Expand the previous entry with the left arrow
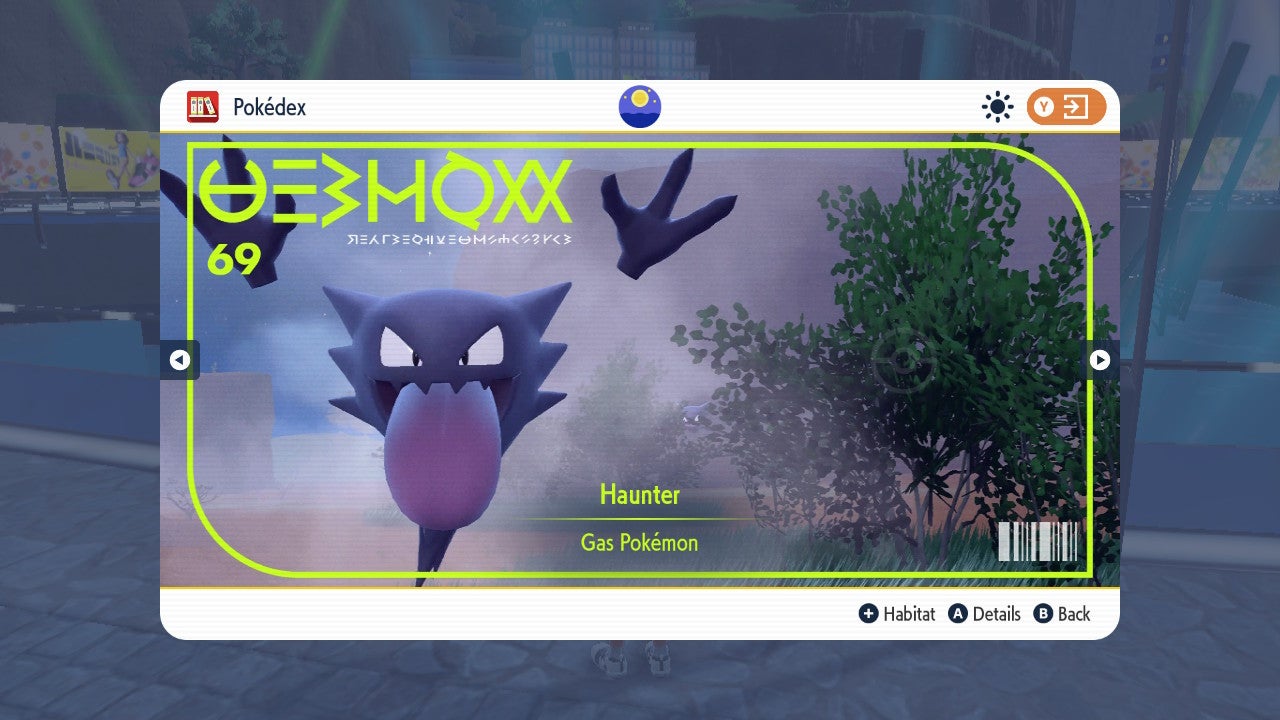 180,360
